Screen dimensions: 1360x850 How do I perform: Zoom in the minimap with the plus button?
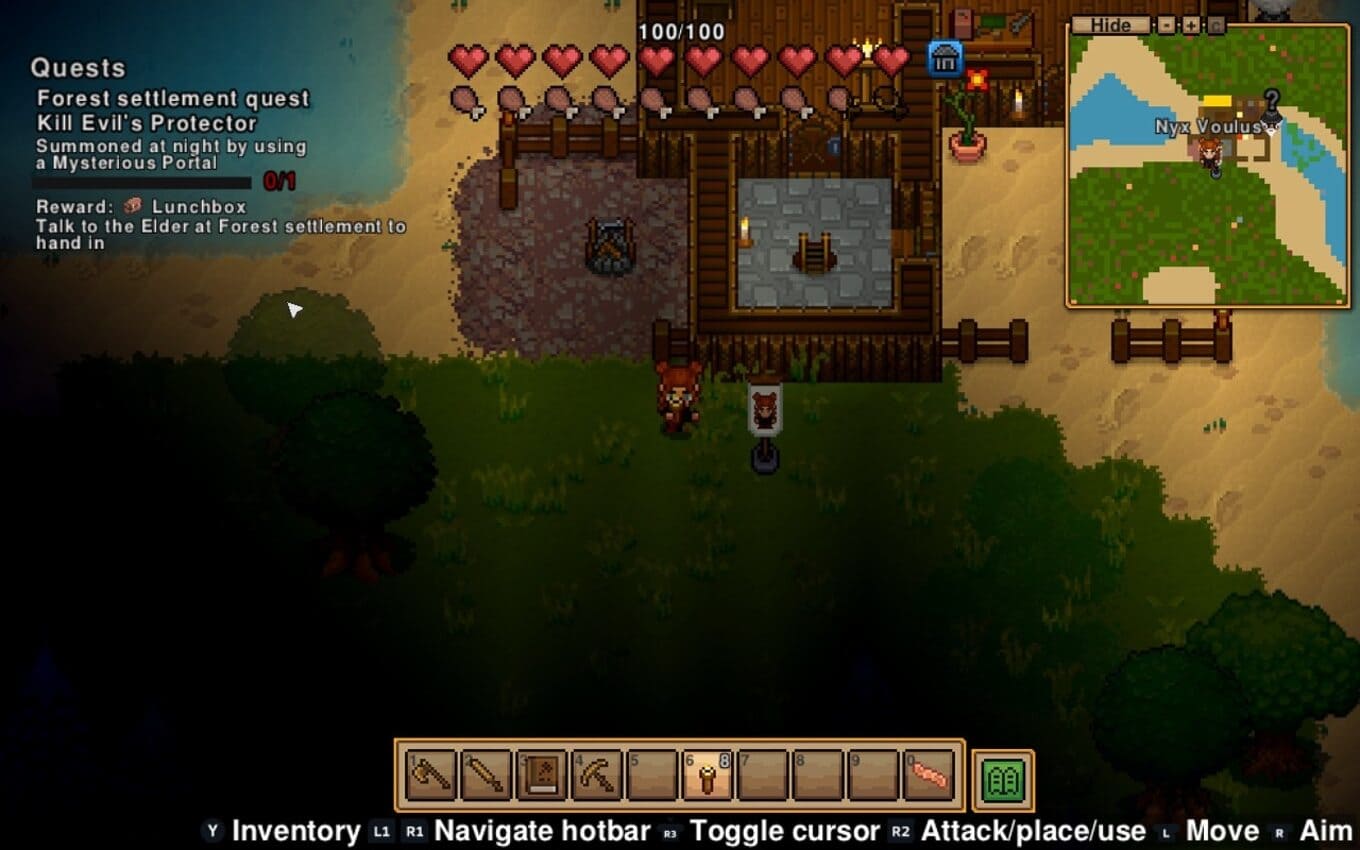pos(1191,25)
